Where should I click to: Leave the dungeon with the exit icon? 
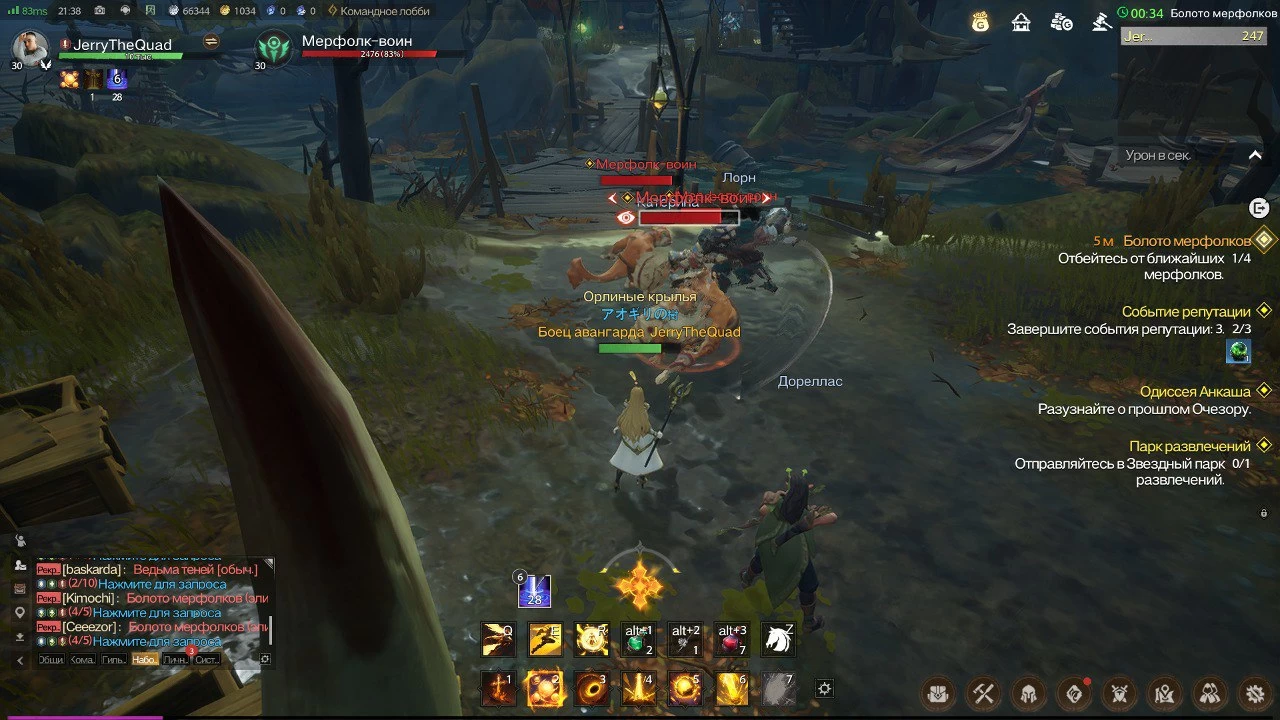1259,208
